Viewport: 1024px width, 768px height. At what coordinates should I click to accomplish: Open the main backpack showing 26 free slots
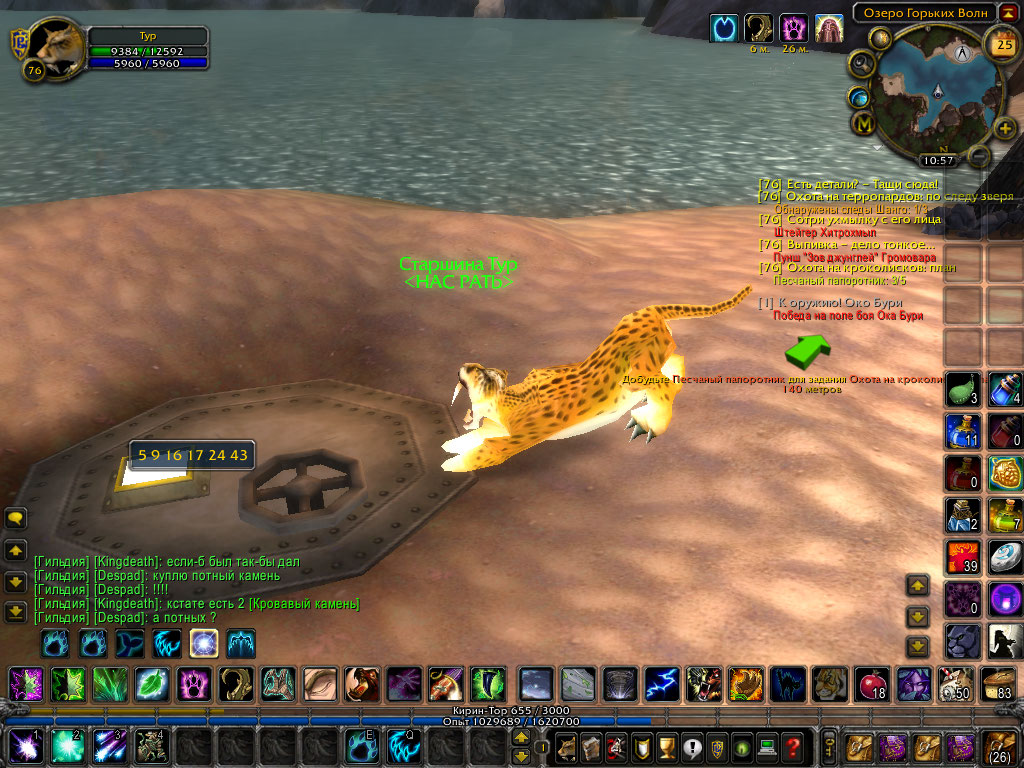tap(1001, 746)
